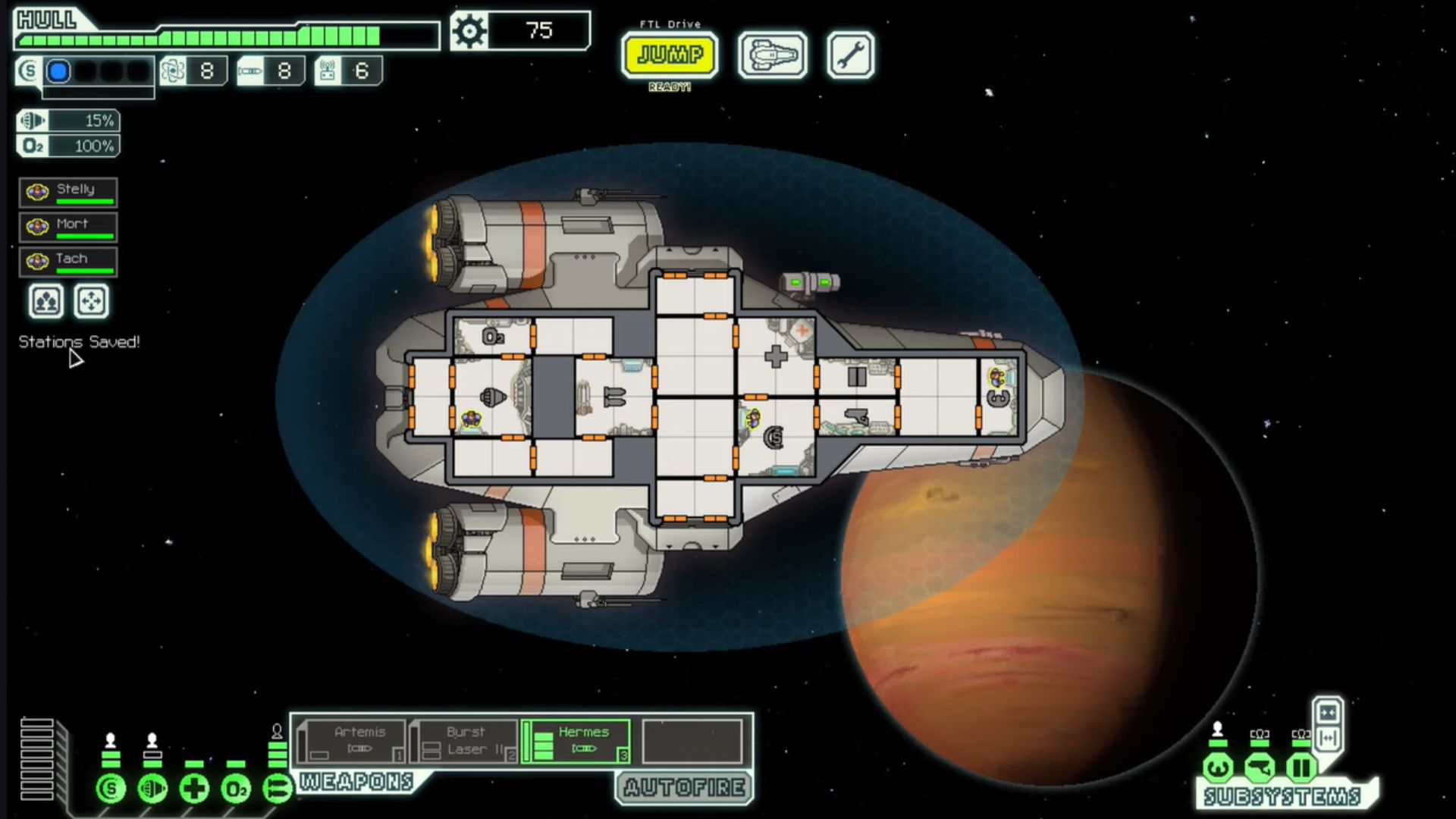
Task: Click the engines system power icon
Action: click(x=152, y=789)
